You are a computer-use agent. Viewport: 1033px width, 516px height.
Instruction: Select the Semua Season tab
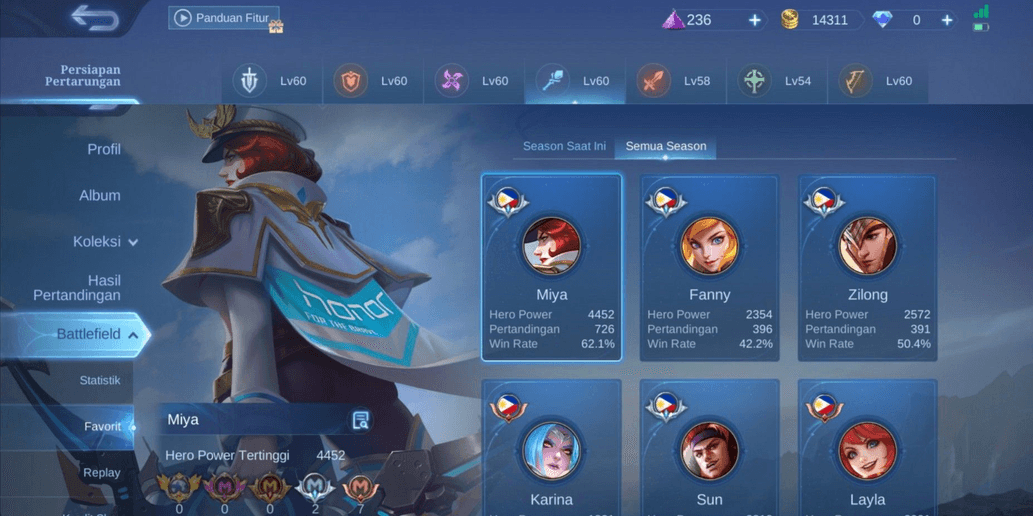(665, 146)
